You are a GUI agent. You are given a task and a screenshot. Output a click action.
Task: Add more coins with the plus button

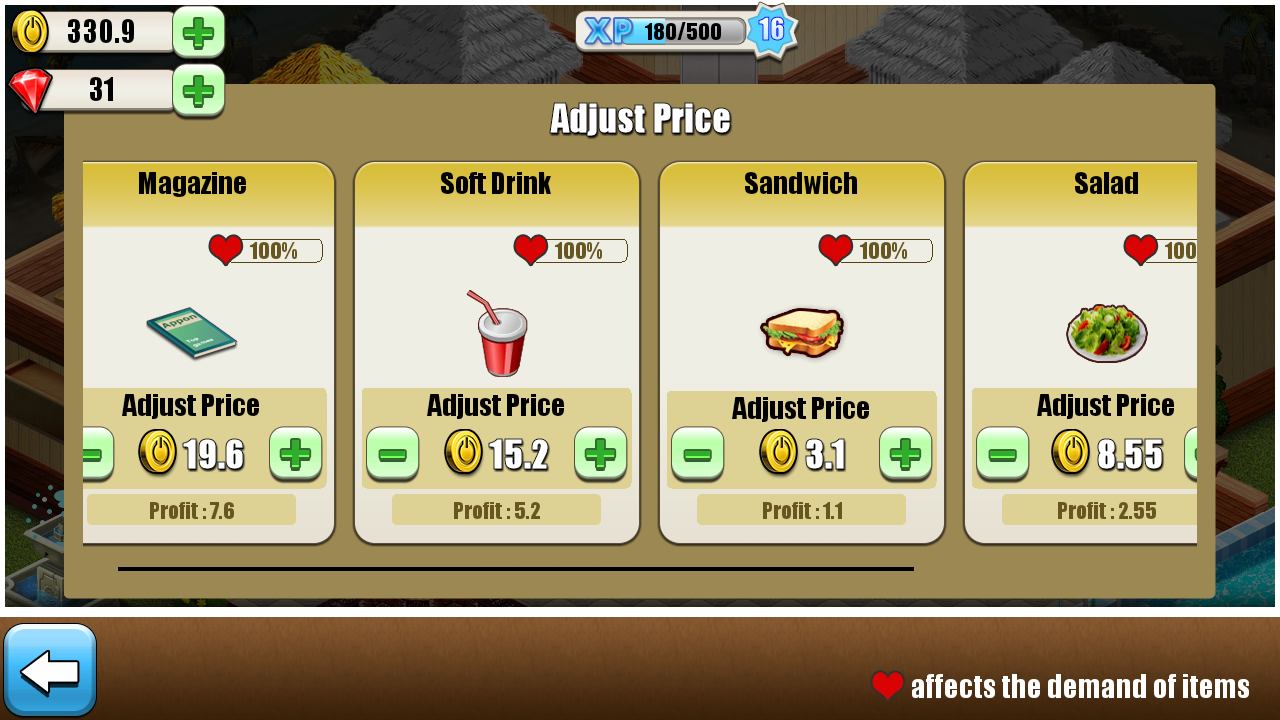198,32
